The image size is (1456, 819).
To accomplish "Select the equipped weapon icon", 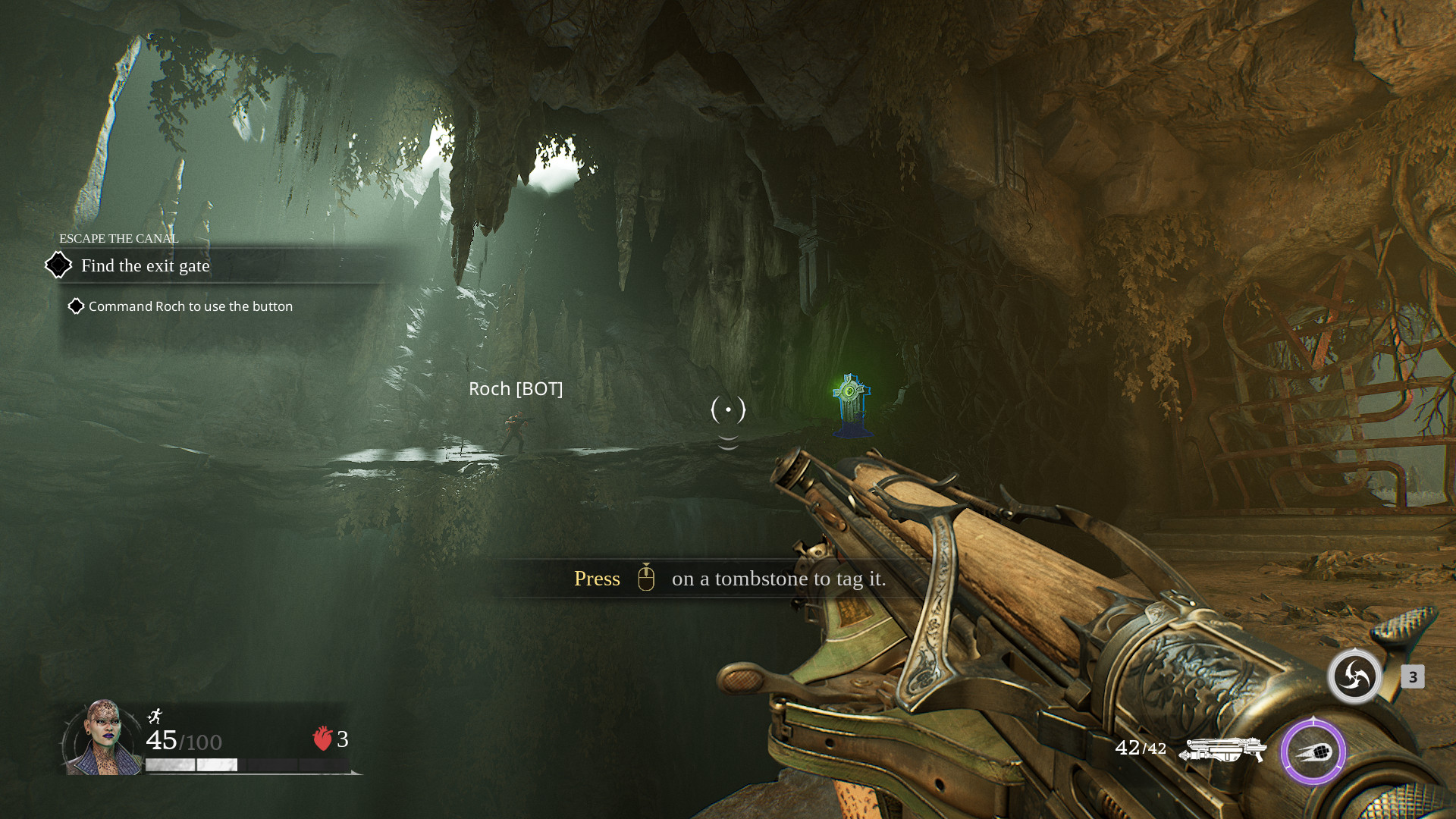I will [x=1222, y=749].
